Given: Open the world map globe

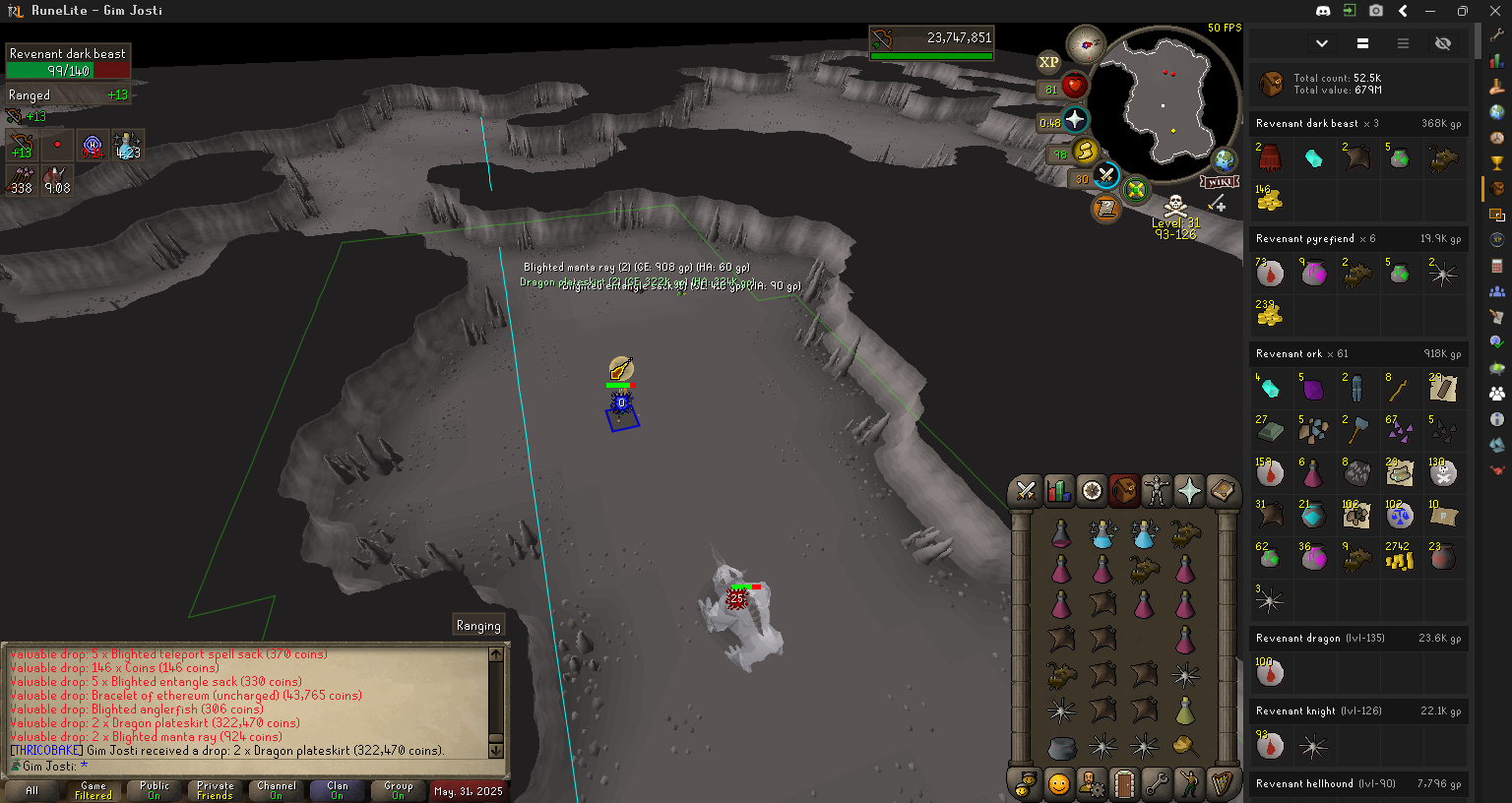Looking at the screenshot, I should [1225, 159].
